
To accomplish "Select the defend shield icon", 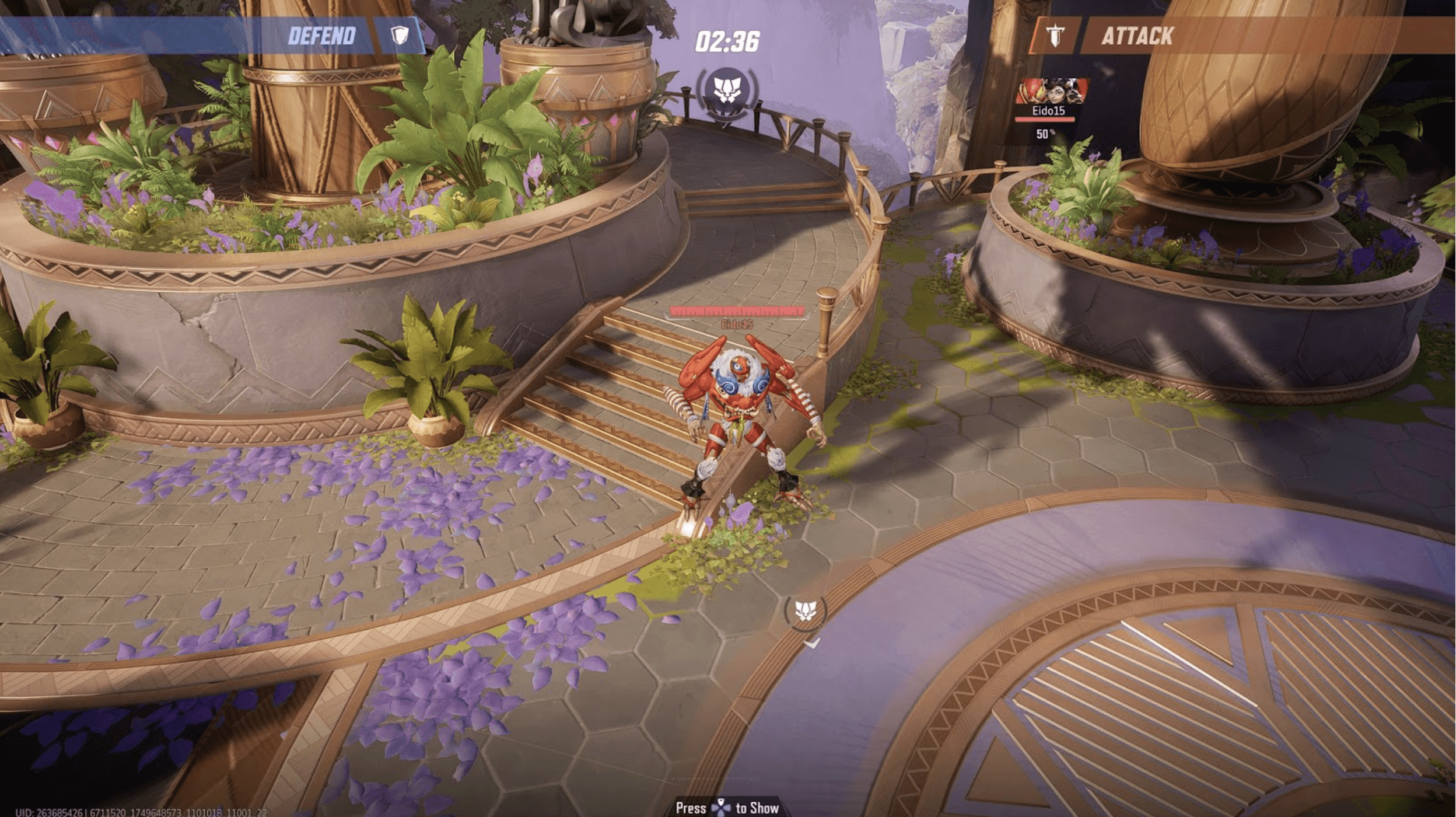I will pos(400,36).
